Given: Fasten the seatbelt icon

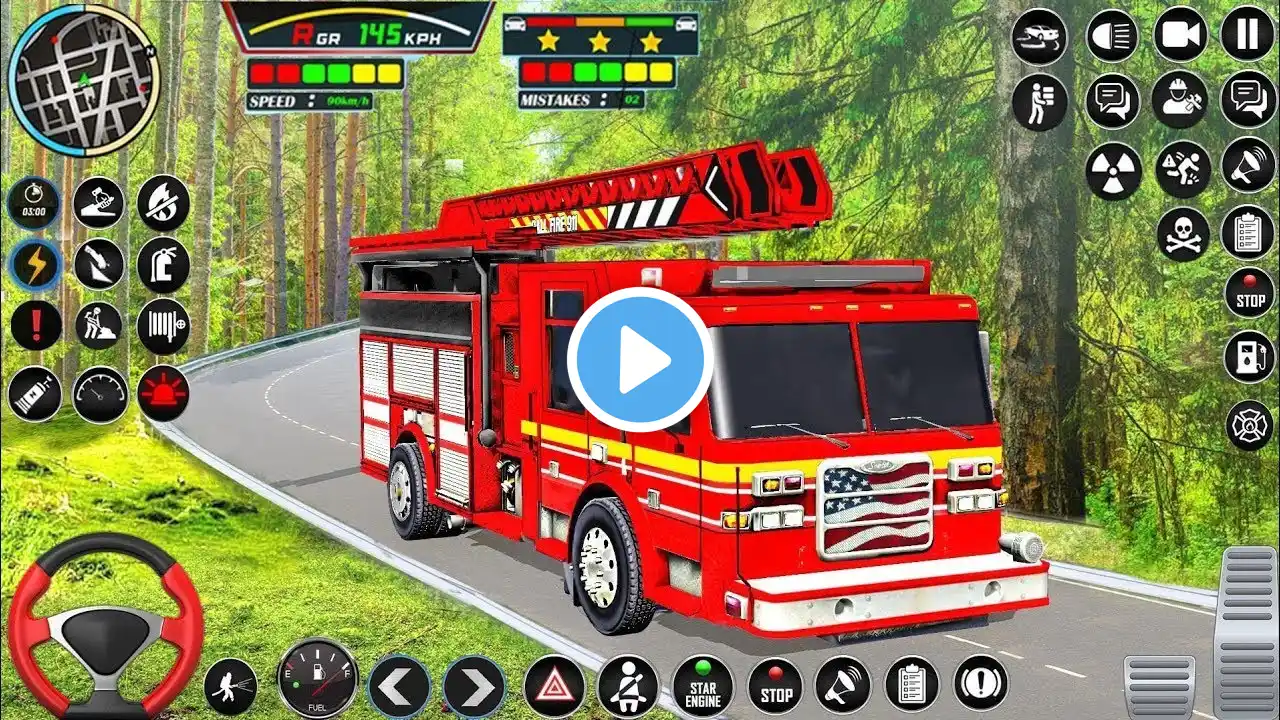Looking at the screenshot, I should tap(628, 686).
